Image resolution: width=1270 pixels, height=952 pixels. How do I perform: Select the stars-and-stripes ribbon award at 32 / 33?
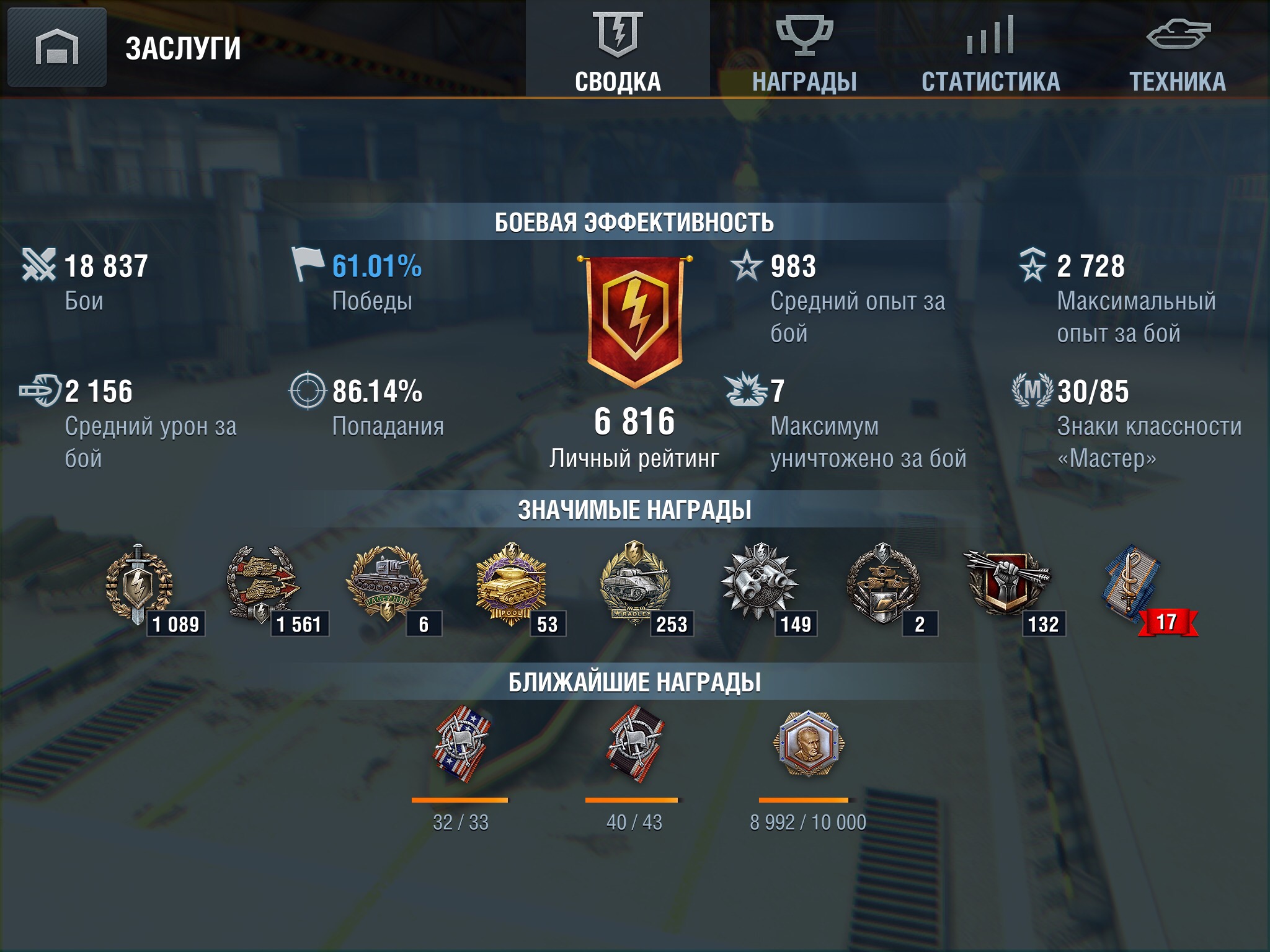[x=461, y=744]
